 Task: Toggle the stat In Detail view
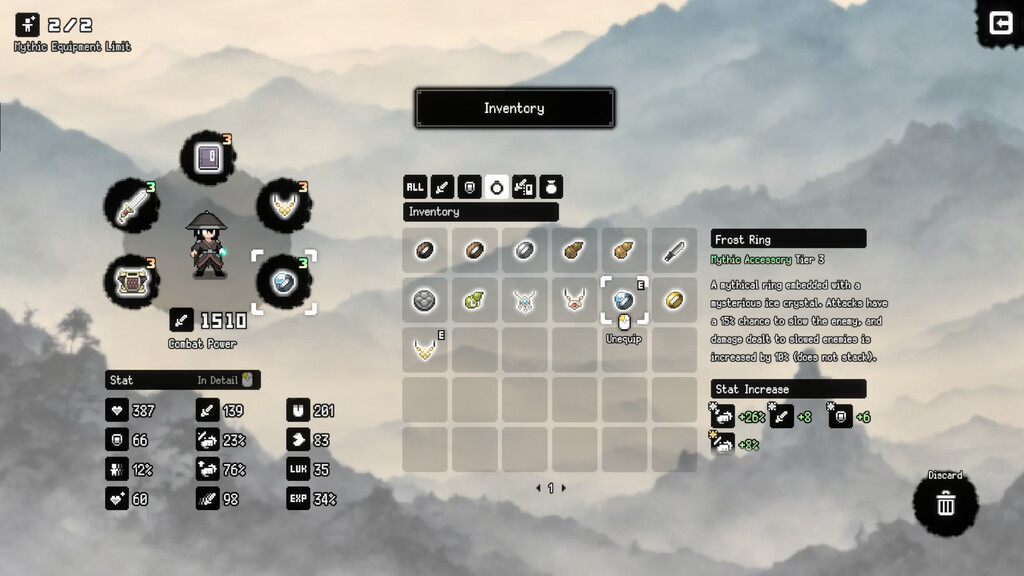pos(228,380)
